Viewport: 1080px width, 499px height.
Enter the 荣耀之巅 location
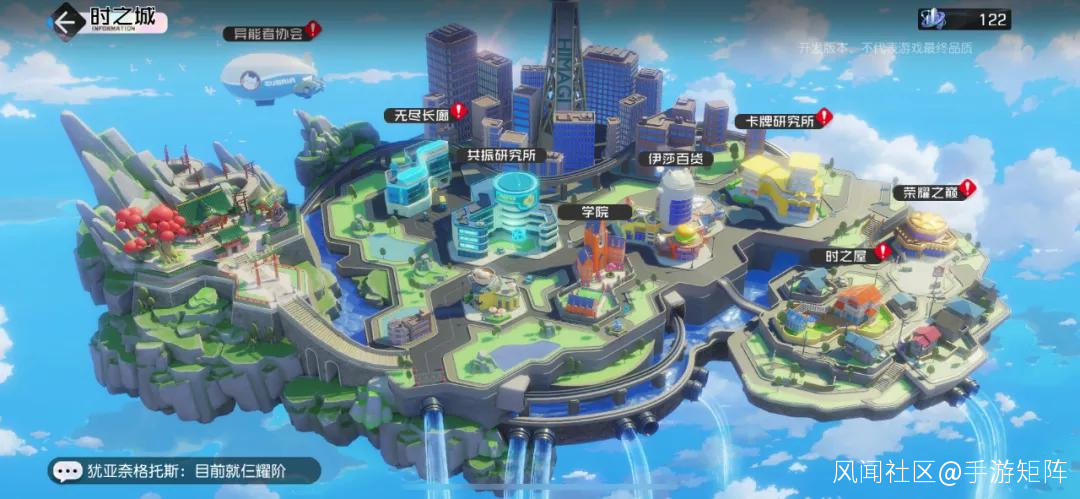tap(930, 192)
